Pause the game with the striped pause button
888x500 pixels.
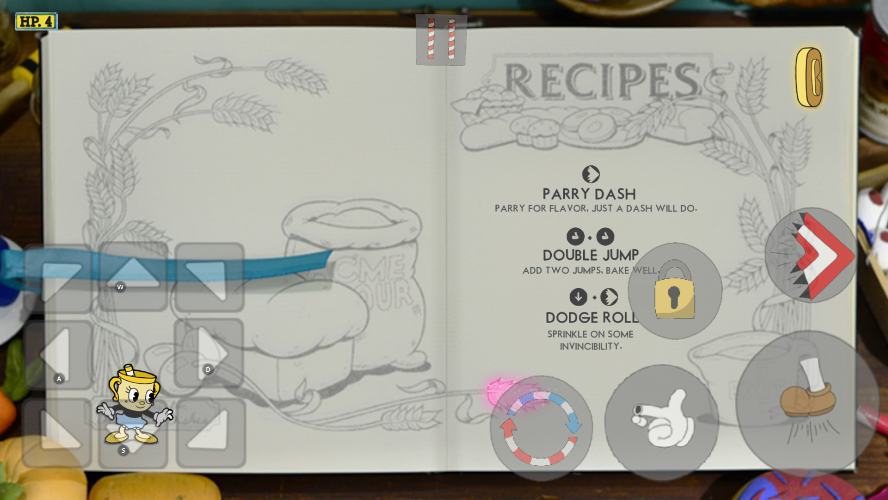pos(441,40)
